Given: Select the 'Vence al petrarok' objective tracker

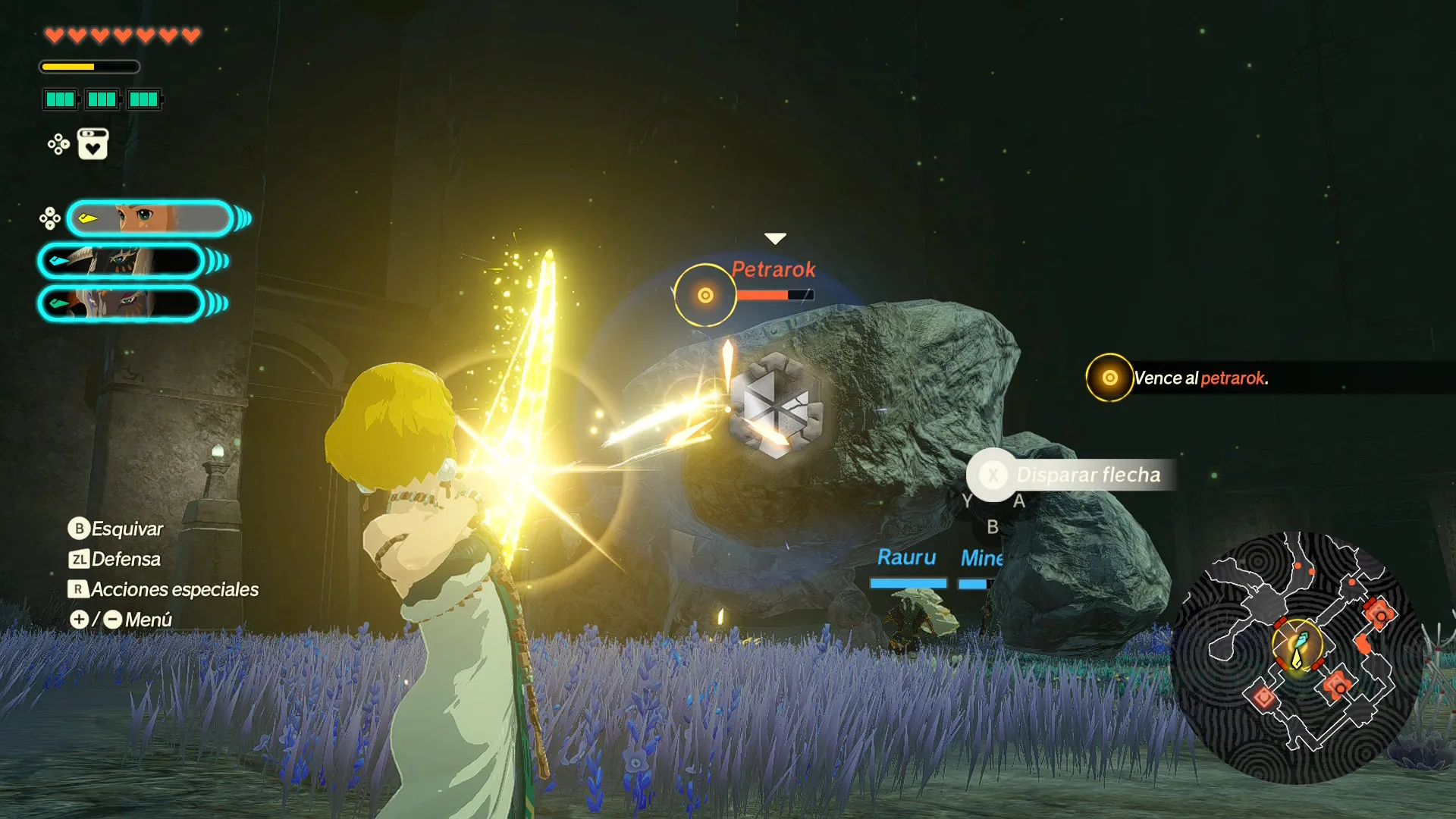Looking at the screenshot, I should pyautogui.click(x=1200, y=378).
